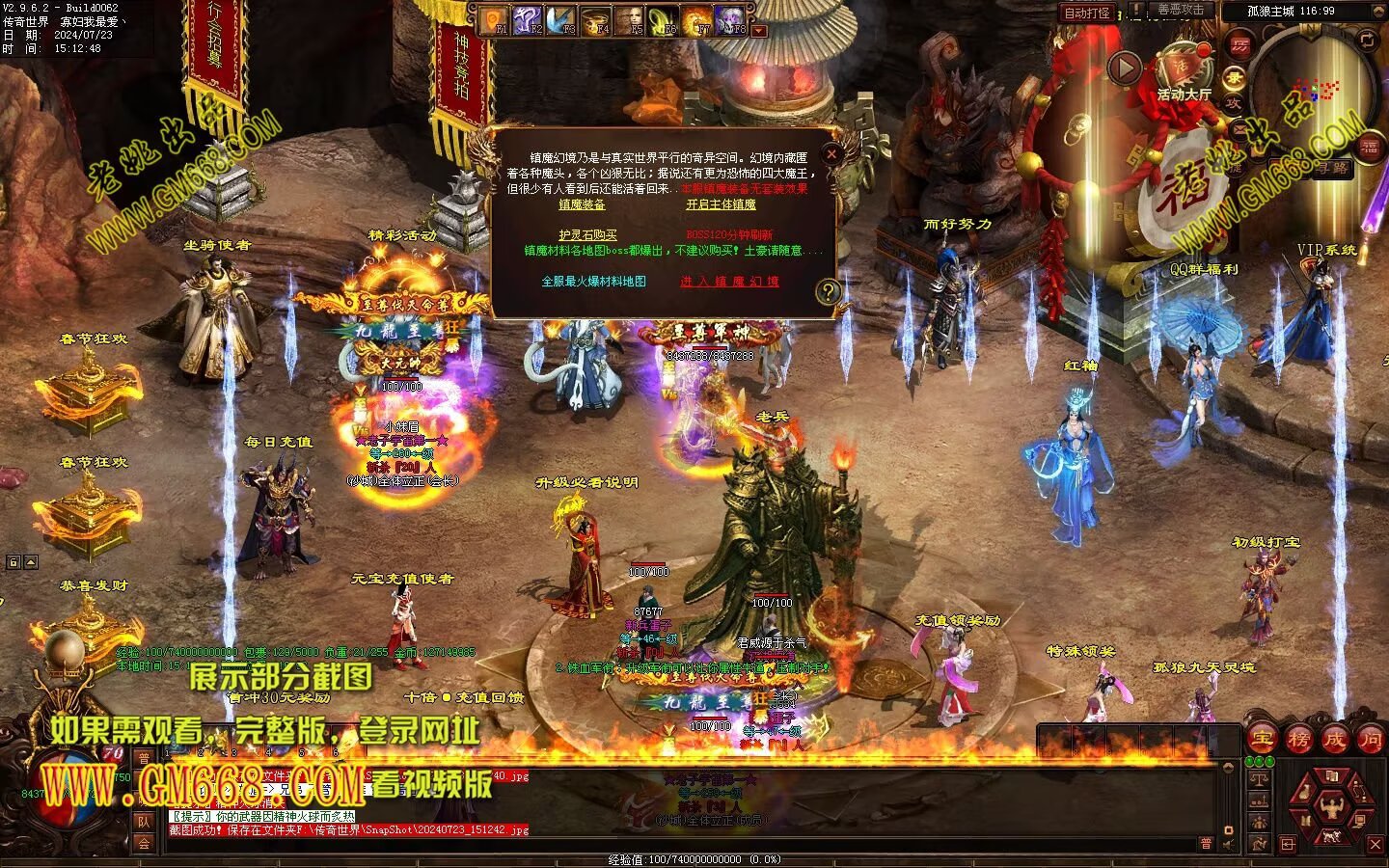
Task: Open the 宝 treasure shop button
Action: (1262, 740)
